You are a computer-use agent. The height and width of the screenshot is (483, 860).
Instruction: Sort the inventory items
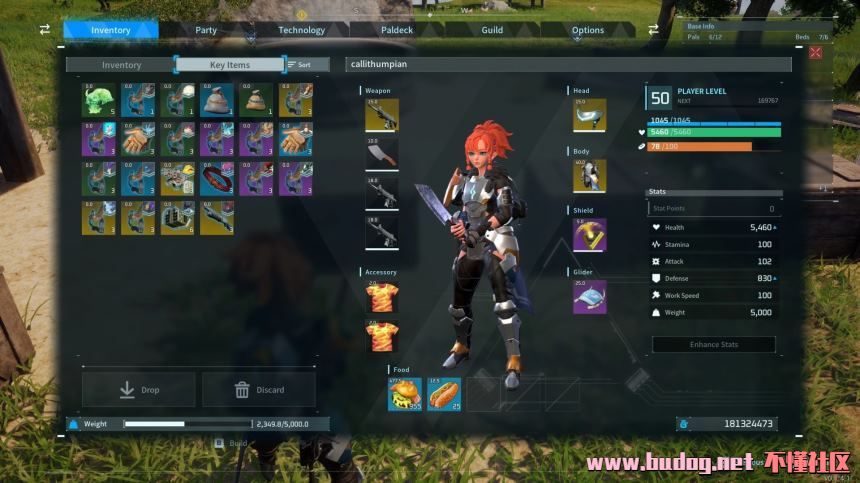click(299, 65)
